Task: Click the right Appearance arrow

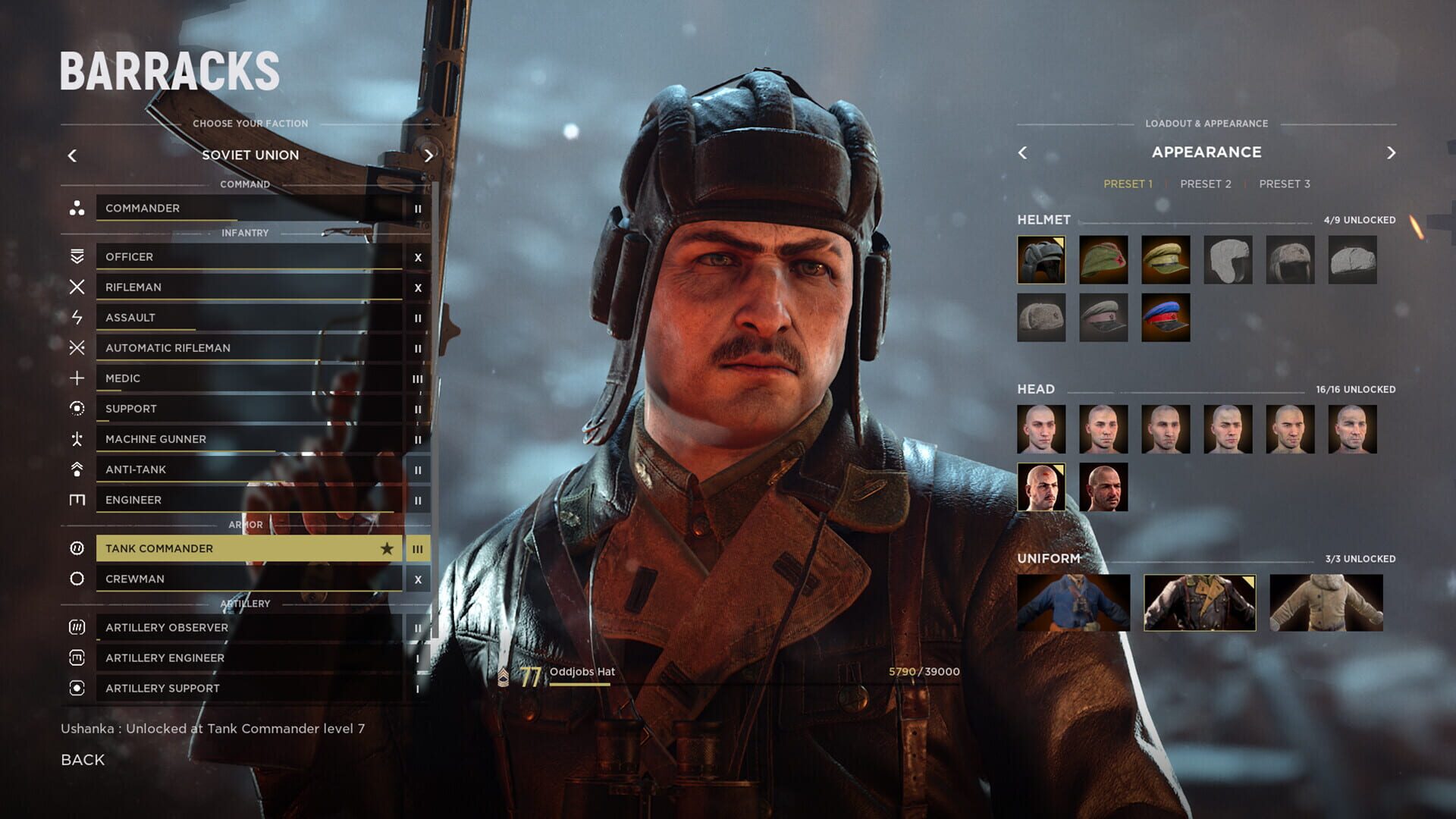Action: [x=1392, y=152]
